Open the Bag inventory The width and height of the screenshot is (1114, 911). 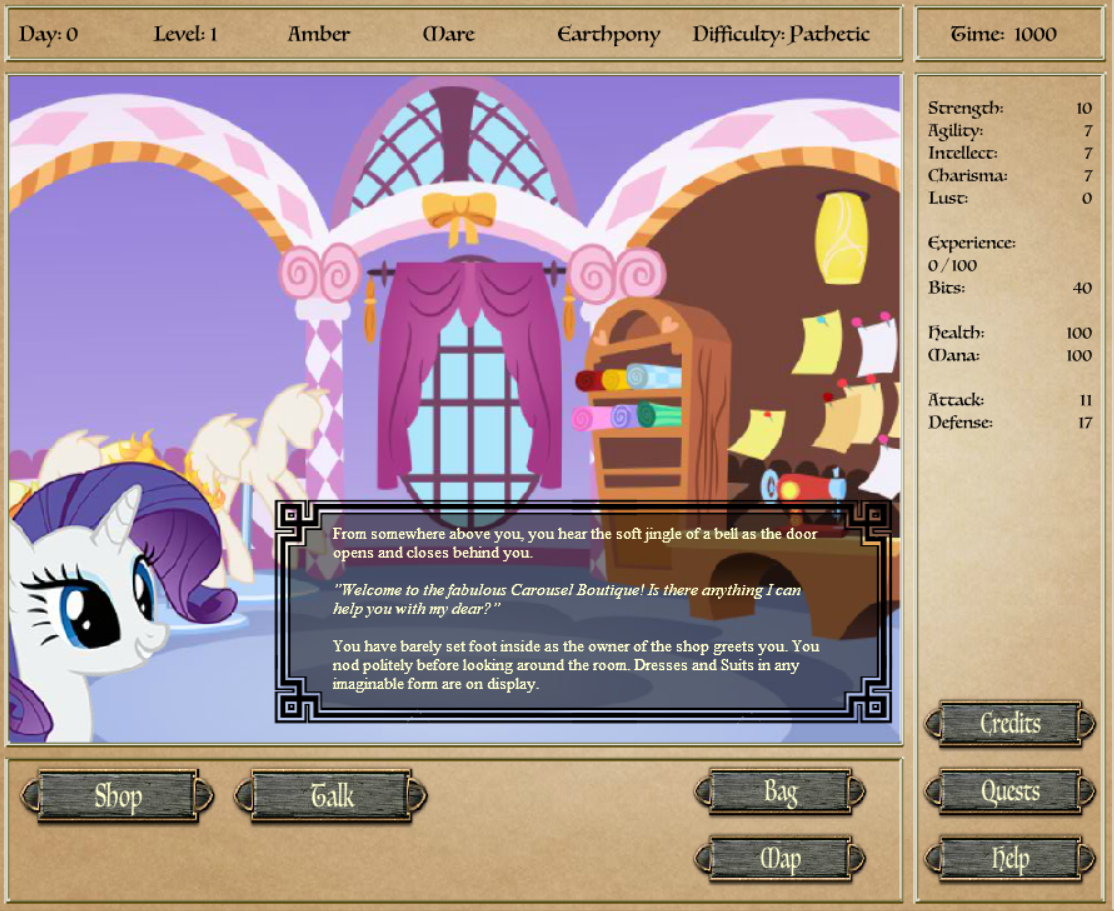click(x=780, y=793)
